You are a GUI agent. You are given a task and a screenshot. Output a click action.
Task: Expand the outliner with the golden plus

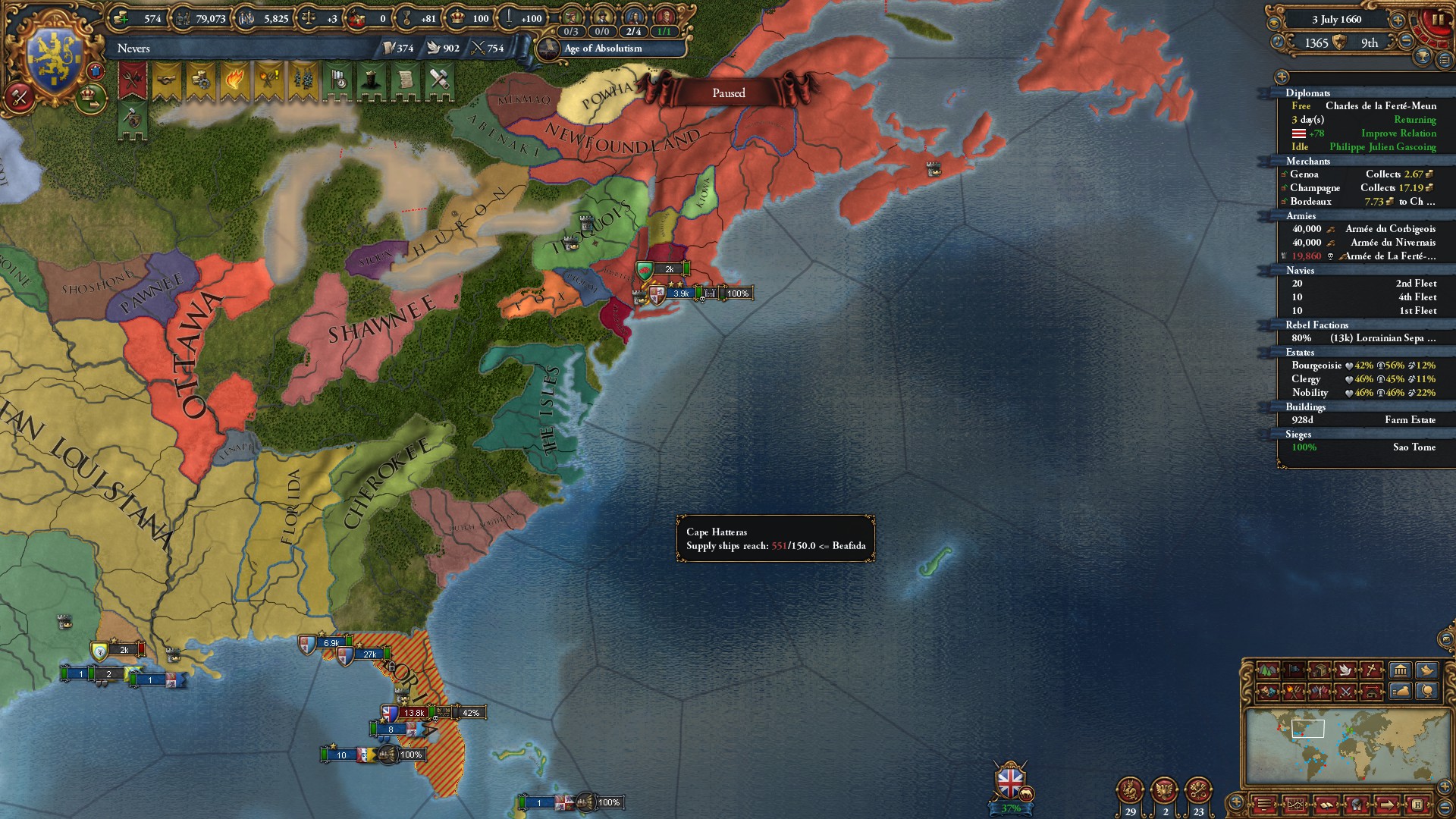pyautogui.click(x=1282, y=76)
